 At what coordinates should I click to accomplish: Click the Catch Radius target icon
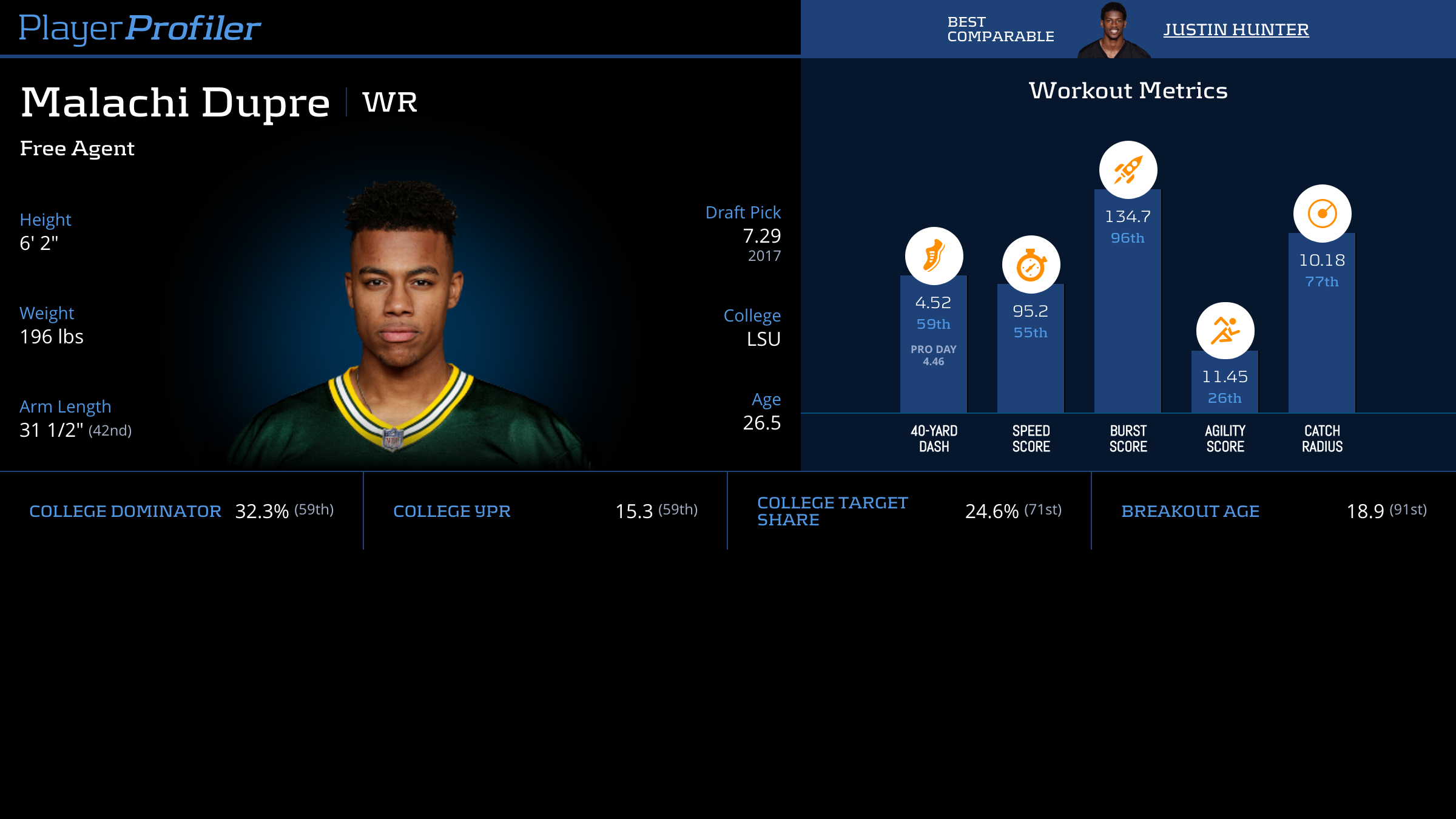click(x=1322, y=214)
